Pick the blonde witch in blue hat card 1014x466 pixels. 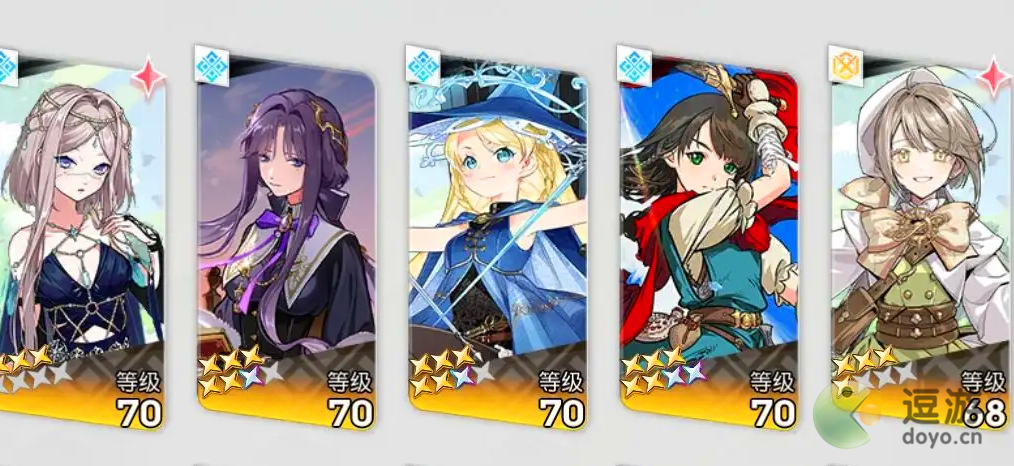coord(497,240)
